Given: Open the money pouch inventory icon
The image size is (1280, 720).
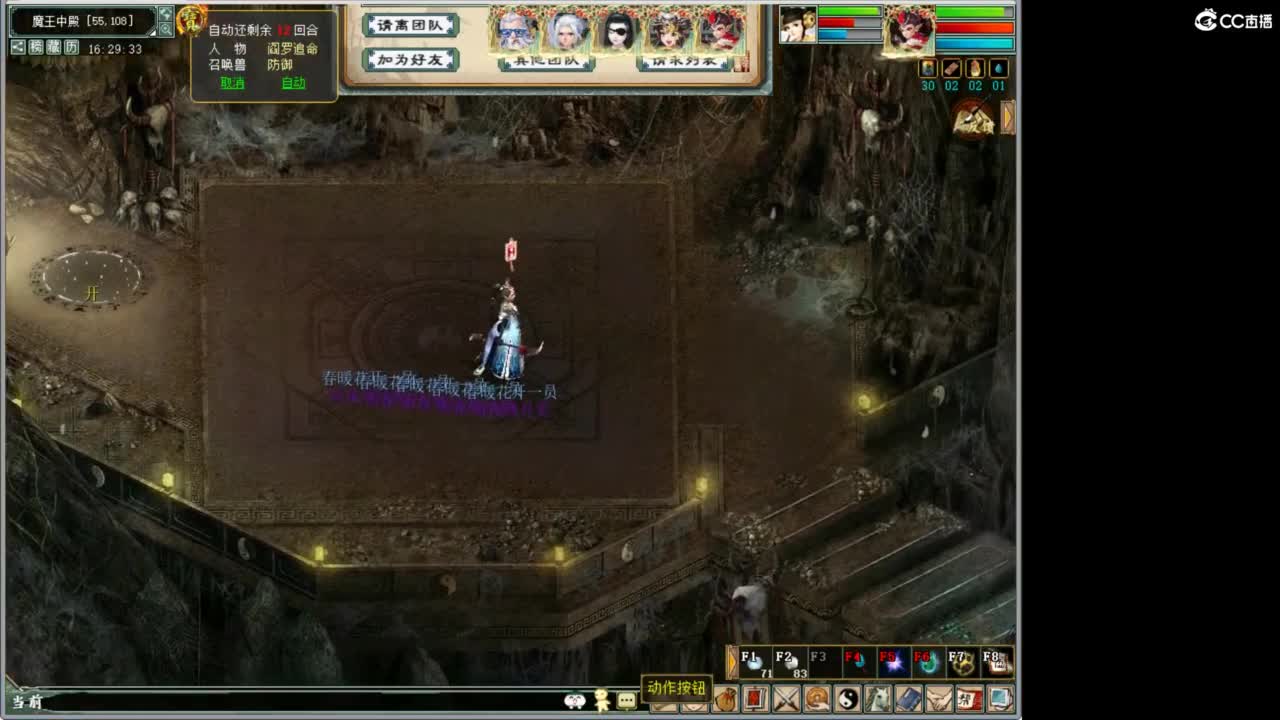Looking at the screenshot, I should click(x=727, y=698).
